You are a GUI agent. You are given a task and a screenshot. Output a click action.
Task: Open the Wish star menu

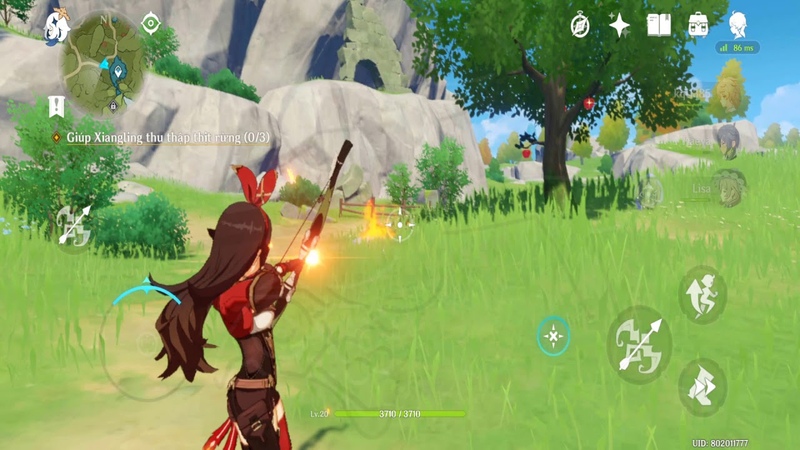pyautogui.click(x=620, y=25)
